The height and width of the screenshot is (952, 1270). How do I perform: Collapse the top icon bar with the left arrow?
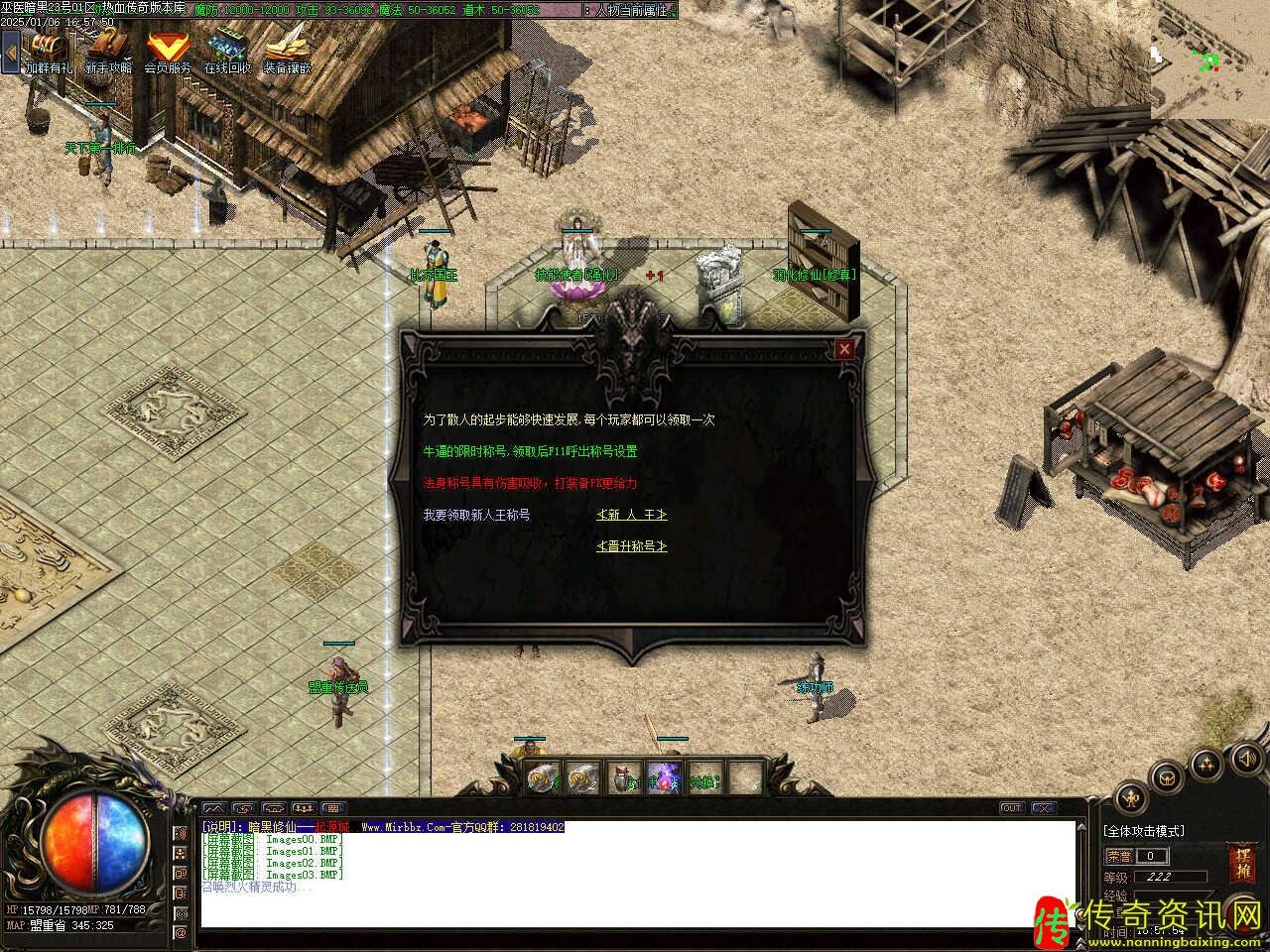point(10,50)
